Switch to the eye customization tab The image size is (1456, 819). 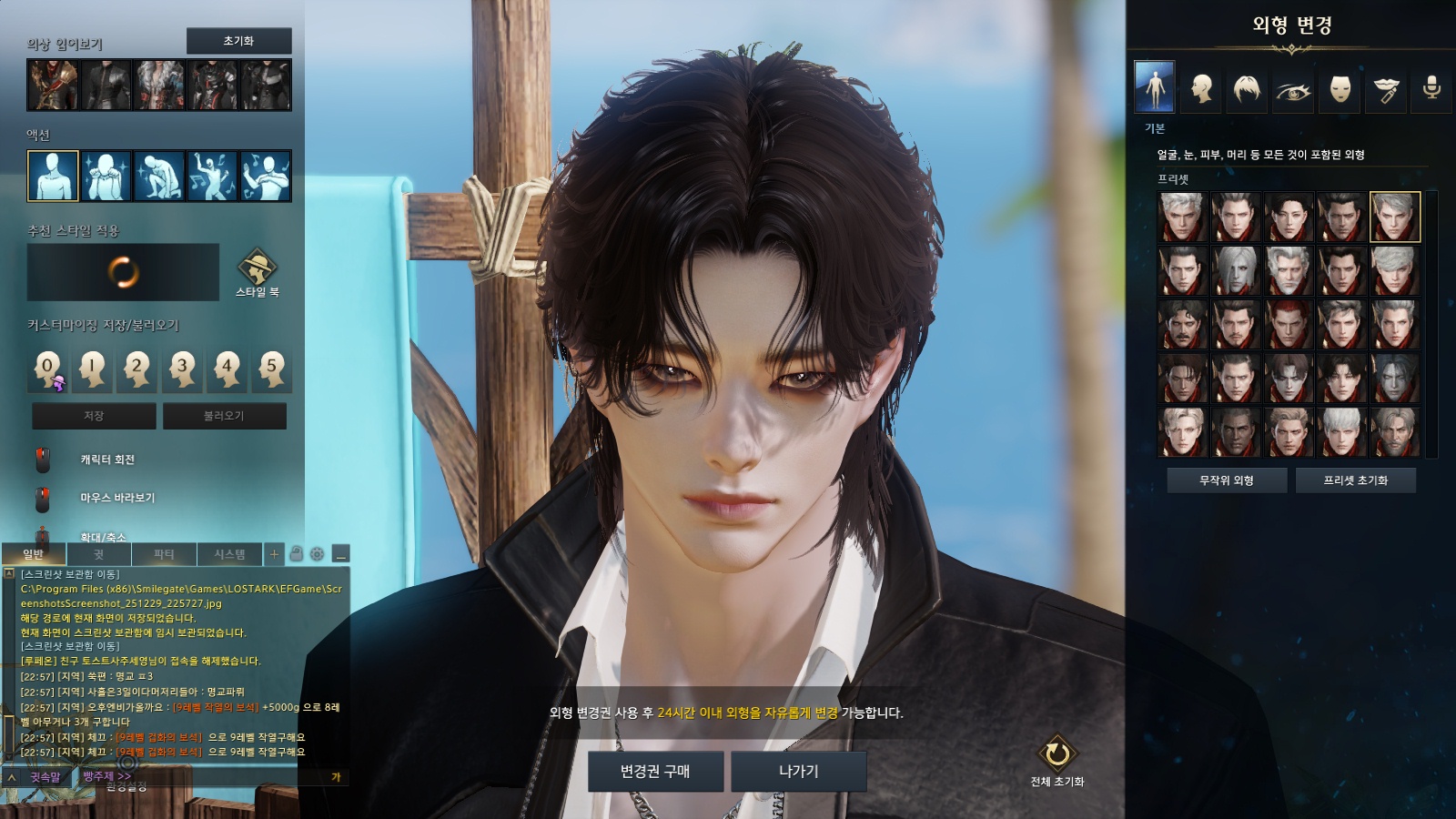(1293, 88)
